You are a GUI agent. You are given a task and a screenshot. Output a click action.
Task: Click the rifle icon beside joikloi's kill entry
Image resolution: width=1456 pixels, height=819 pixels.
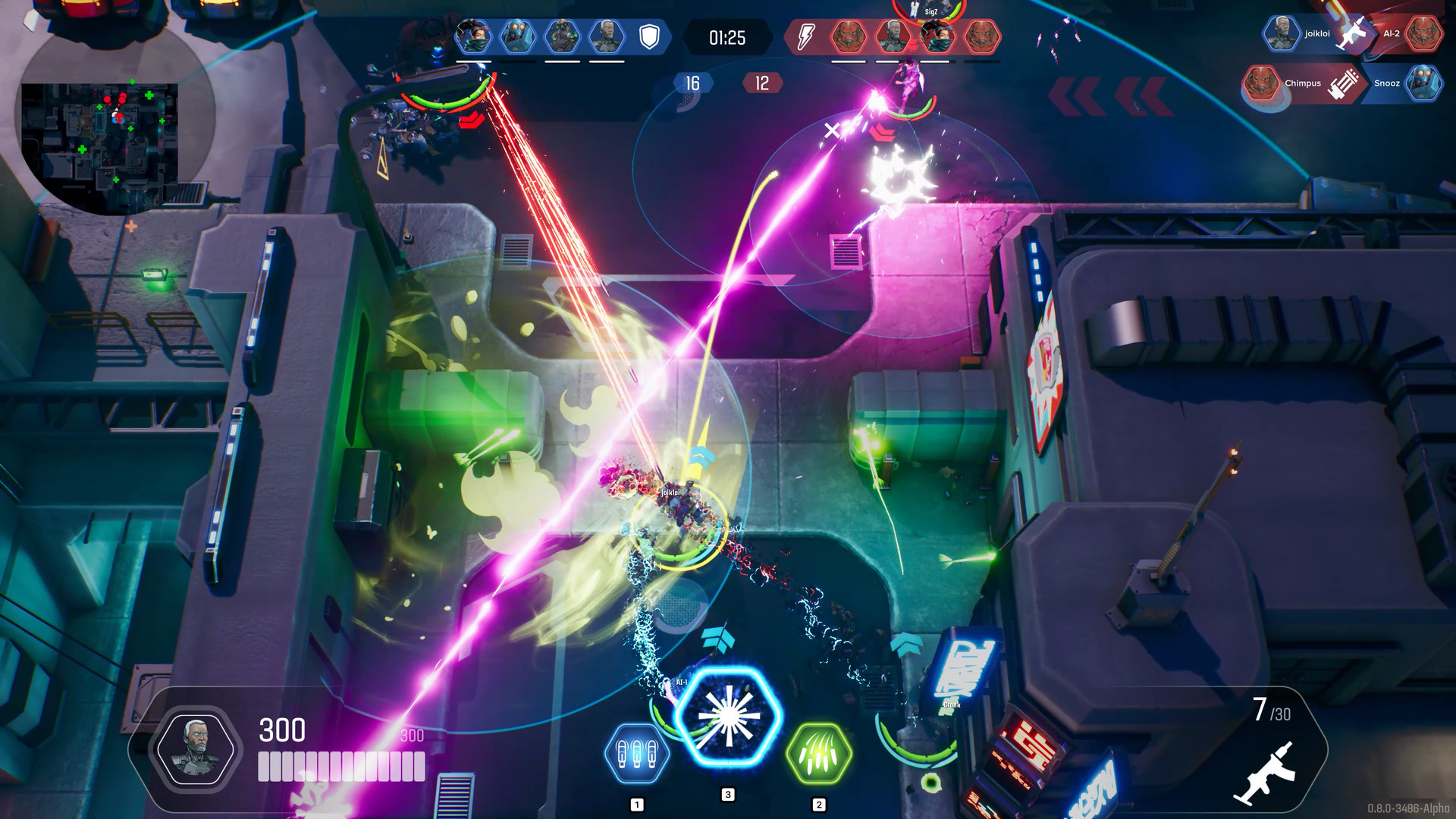1354,34
